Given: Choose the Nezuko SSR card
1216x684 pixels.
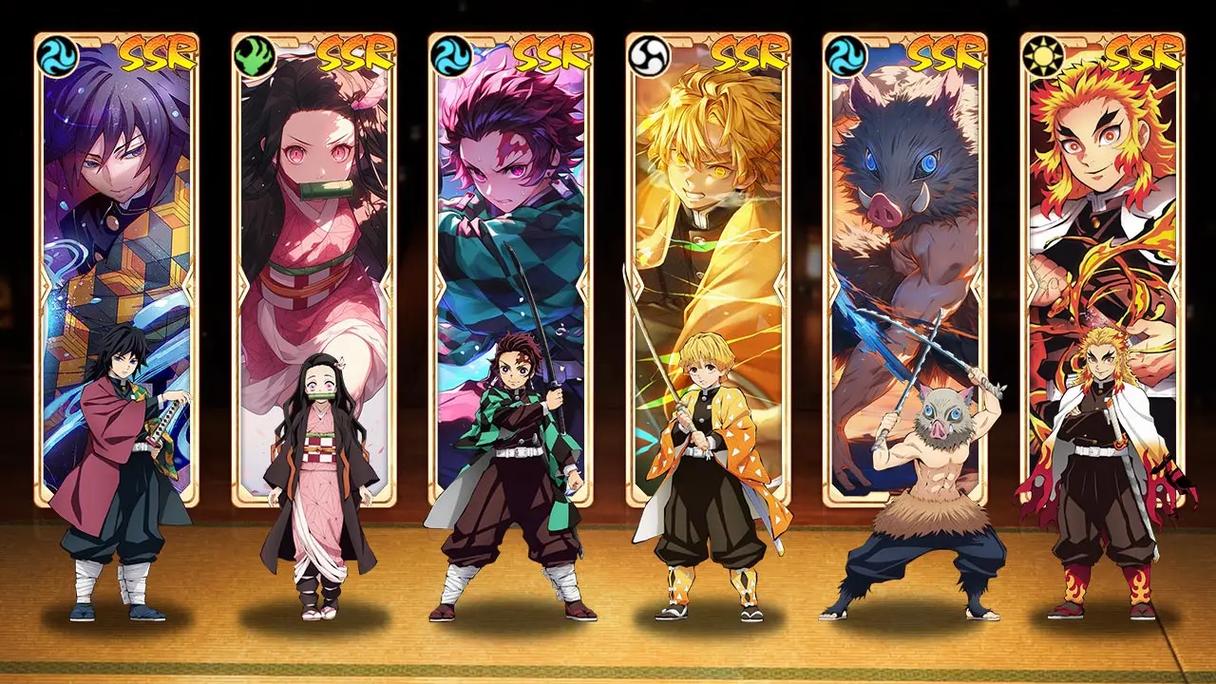Looking at the screenshot, I should [313, 200].
